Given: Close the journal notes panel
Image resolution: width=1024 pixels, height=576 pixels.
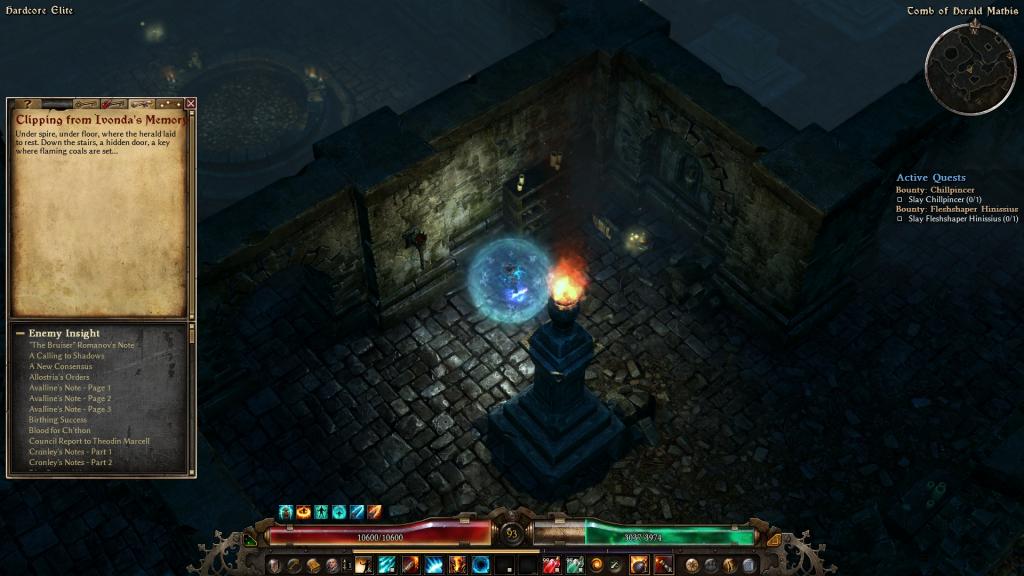Looking at the screenshot, I should [191, 103].
